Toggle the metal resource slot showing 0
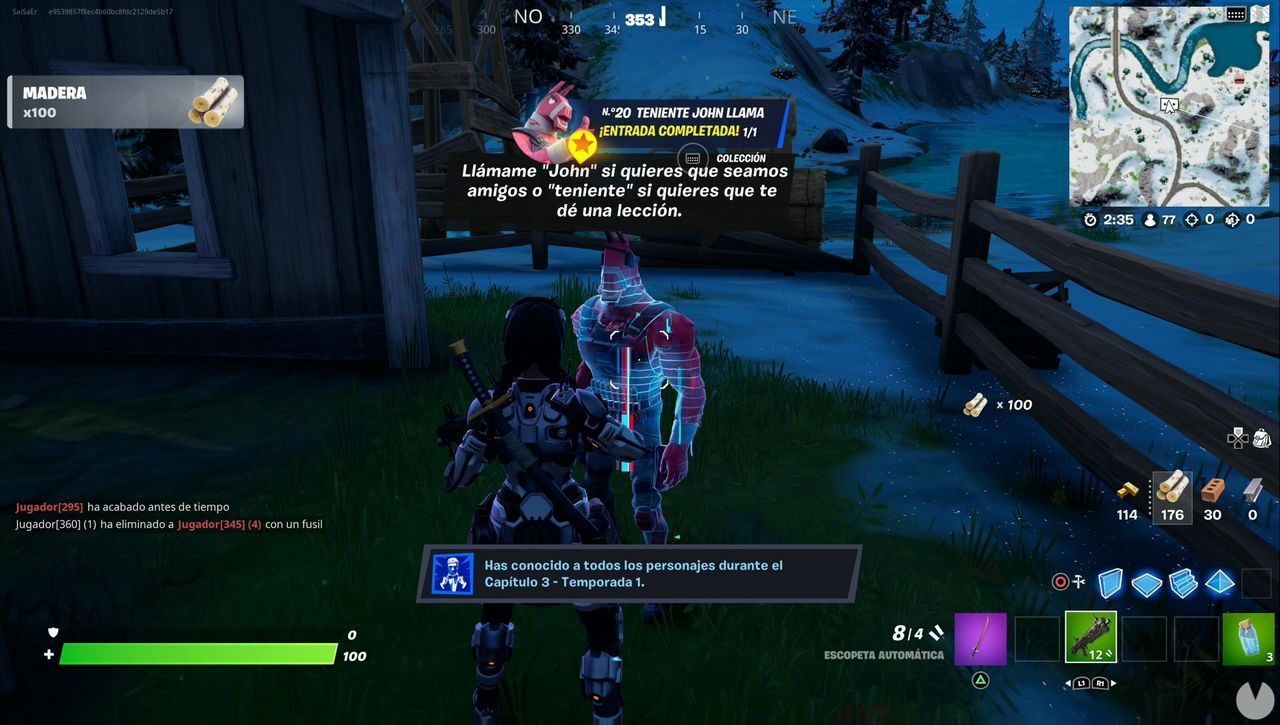The height and width of the screenshot is (725, 1280). pos(1252,489)
